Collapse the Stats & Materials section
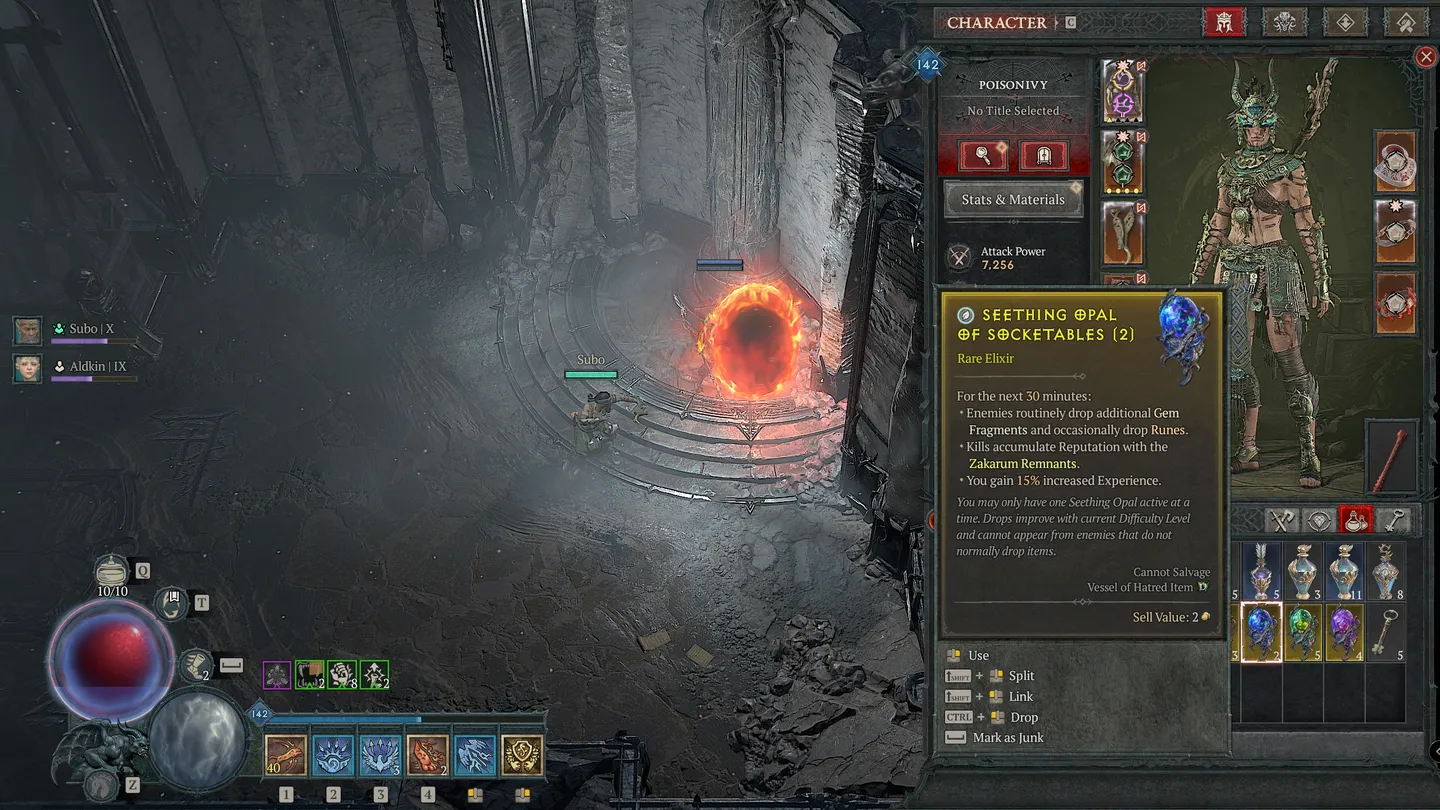 pos(1013,199)
